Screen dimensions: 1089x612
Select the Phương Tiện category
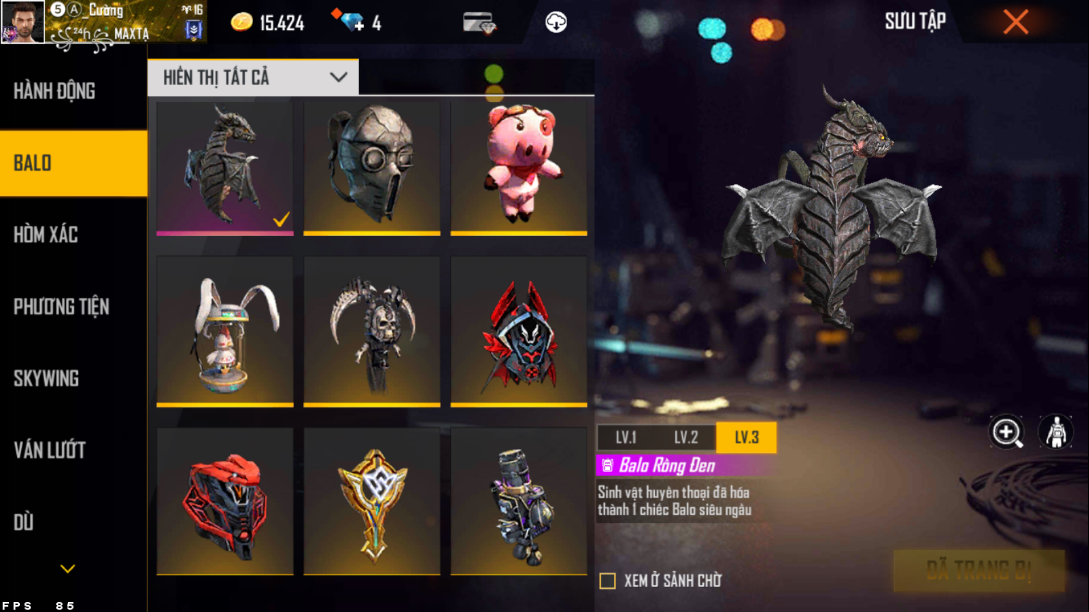(61, 307)
